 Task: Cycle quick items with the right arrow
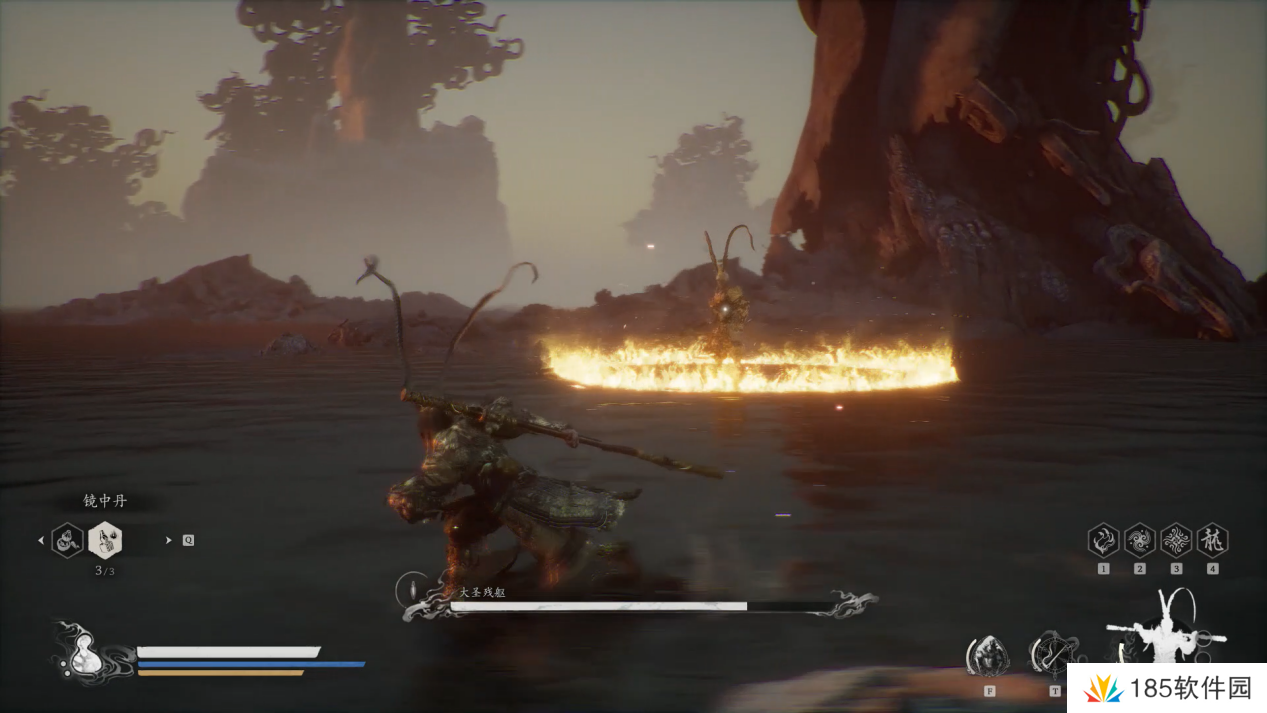(168, 540)
